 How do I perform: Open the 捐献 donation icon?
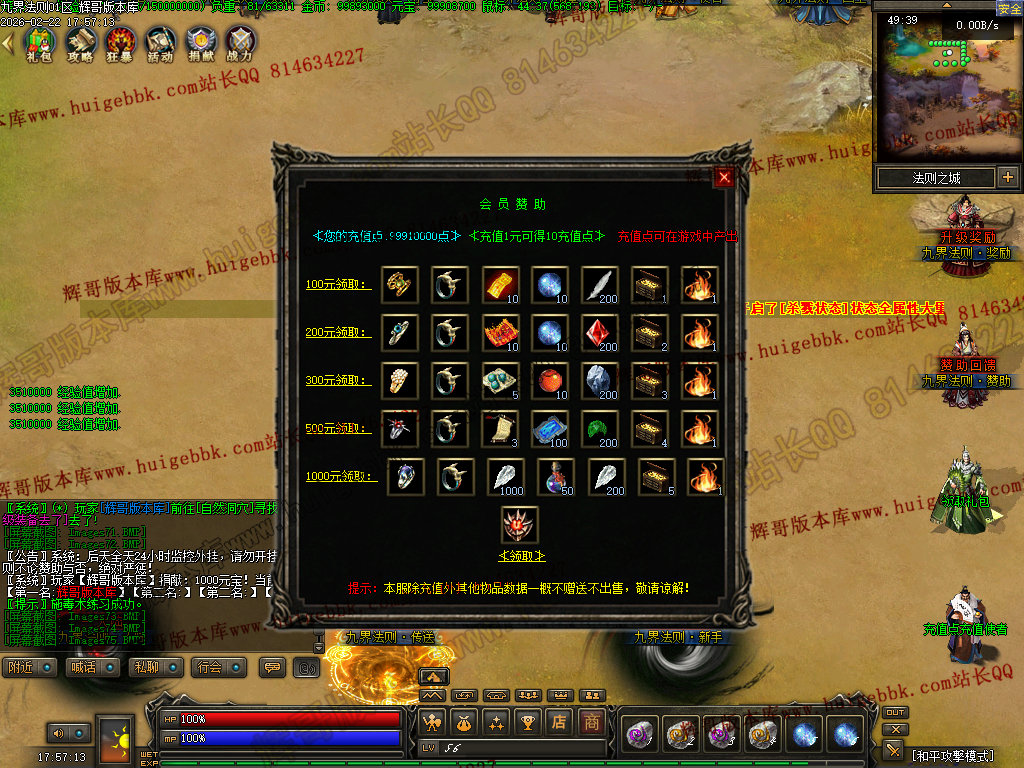tap(200, 43)
